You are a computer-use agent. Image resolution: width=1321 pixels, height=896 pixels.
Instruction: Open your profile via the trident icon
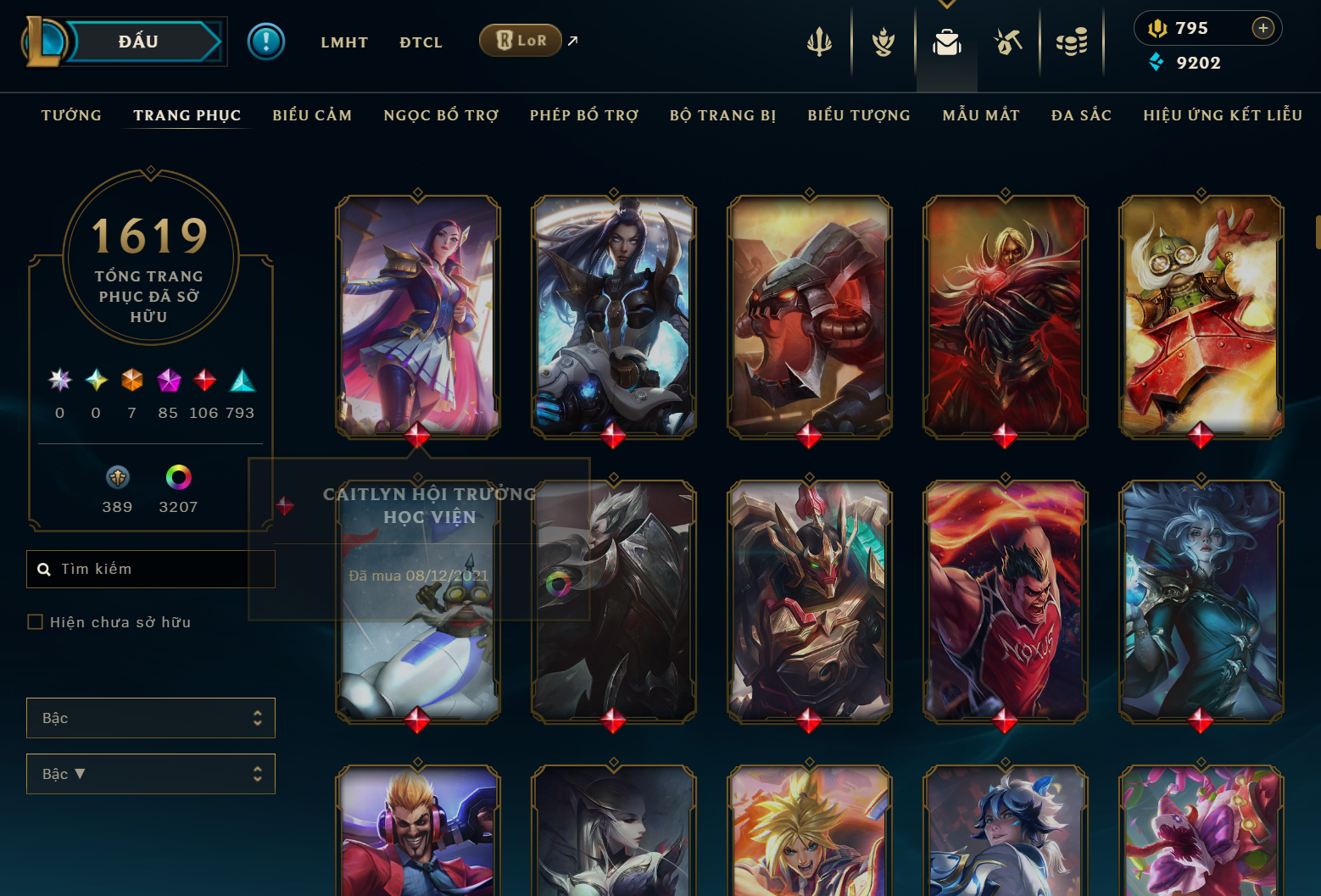(x=819, y=40)
